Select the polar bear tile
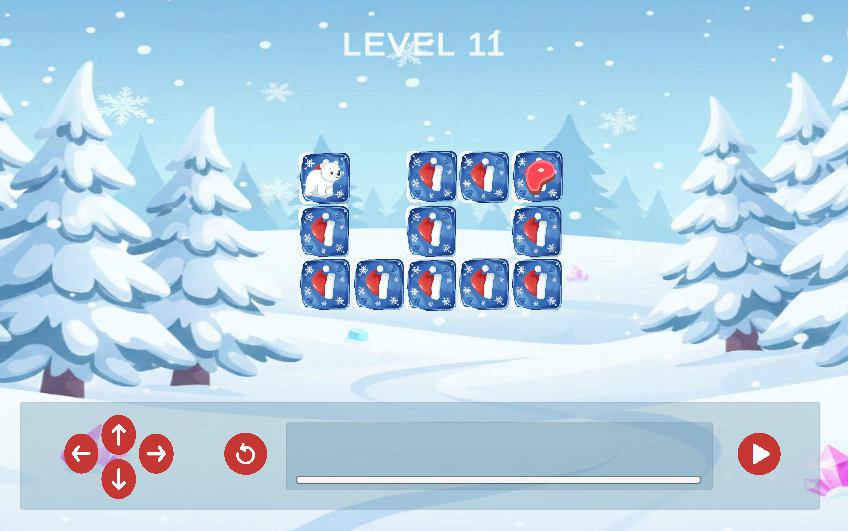Viewport: 848px width, 531px height. 325,178
